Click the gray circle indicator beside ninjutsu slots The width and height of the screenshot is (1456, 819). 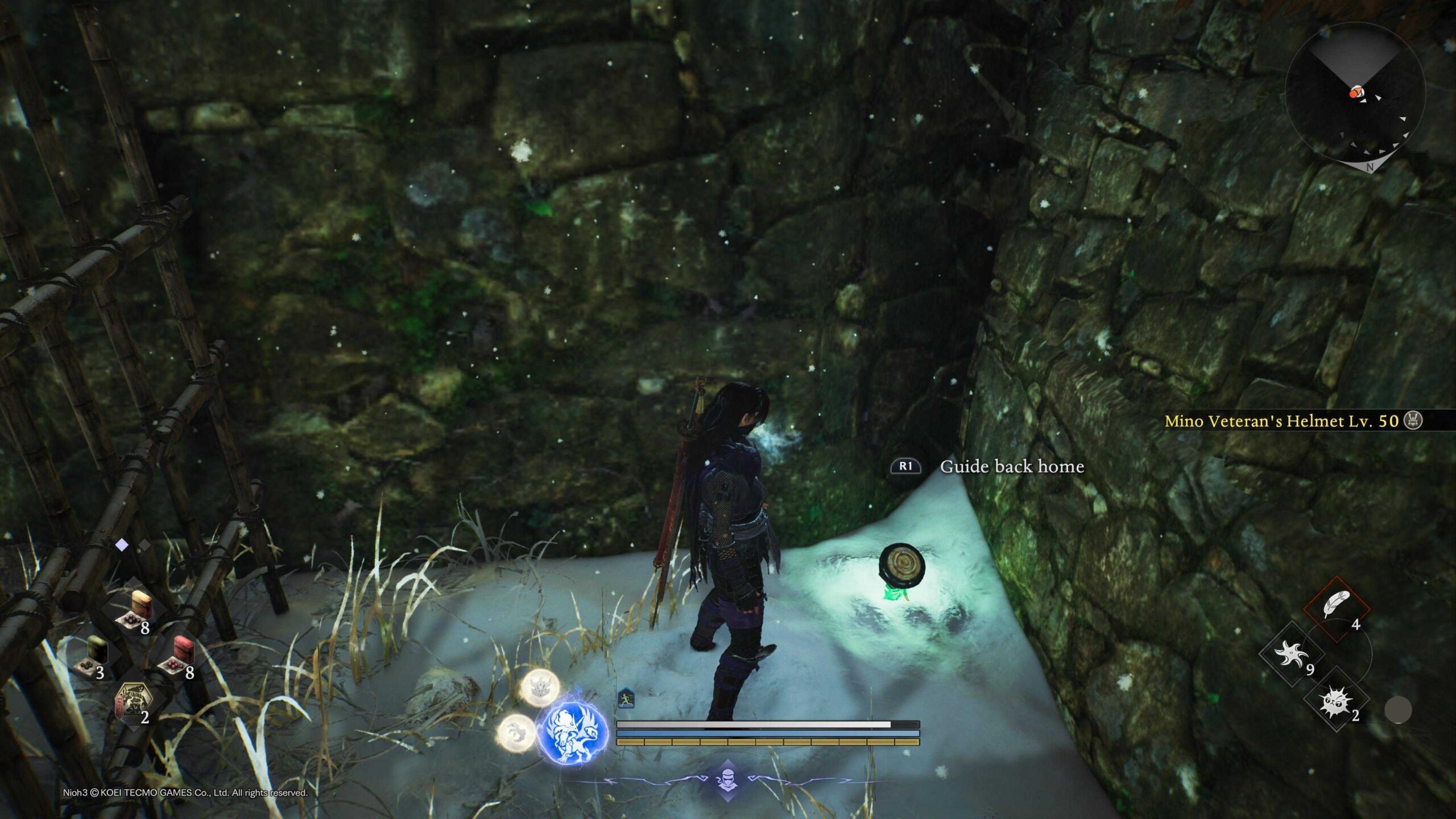(1397, 710)
